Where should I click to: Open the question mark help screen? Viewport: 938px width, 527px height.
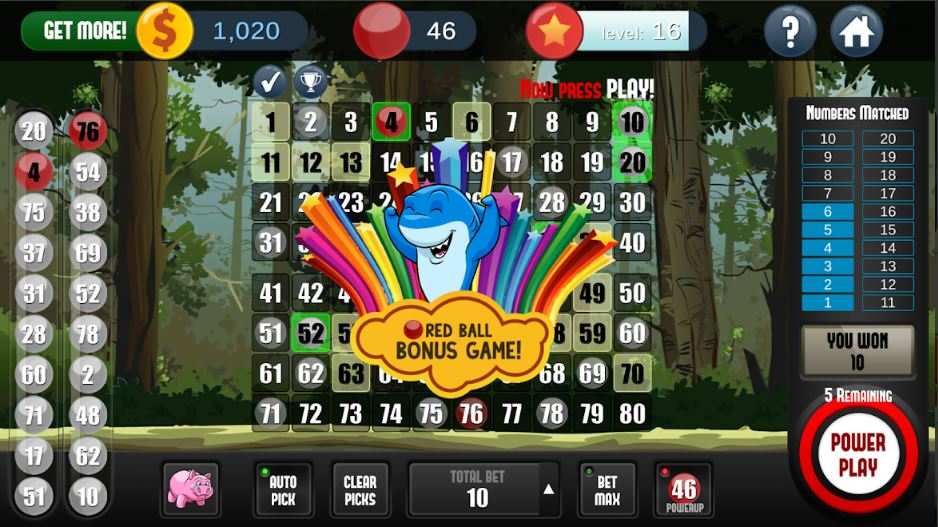(x=790, y=32)
